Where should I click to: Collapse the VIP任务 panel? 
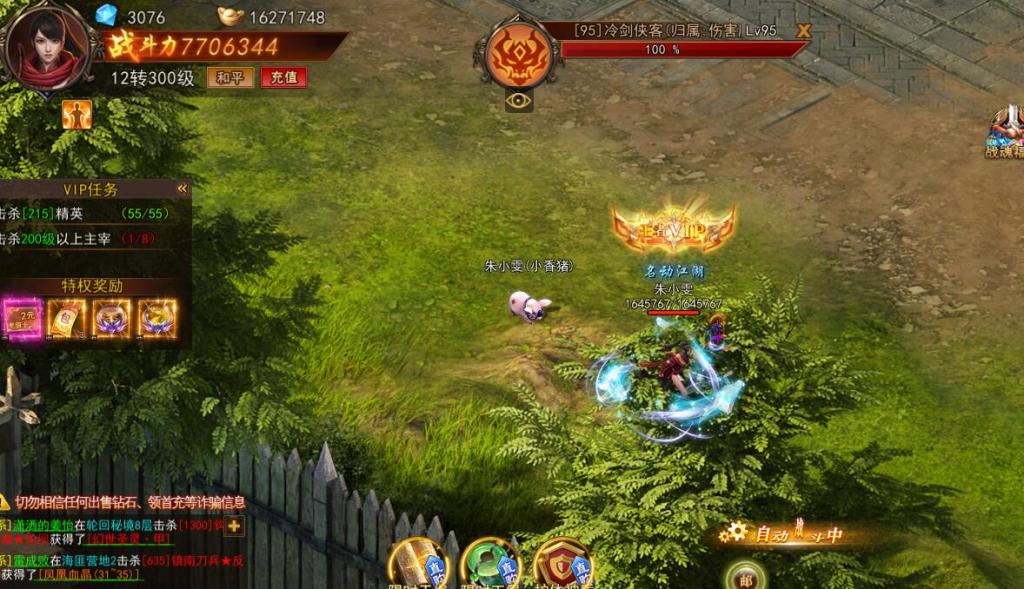coord(182,188)
